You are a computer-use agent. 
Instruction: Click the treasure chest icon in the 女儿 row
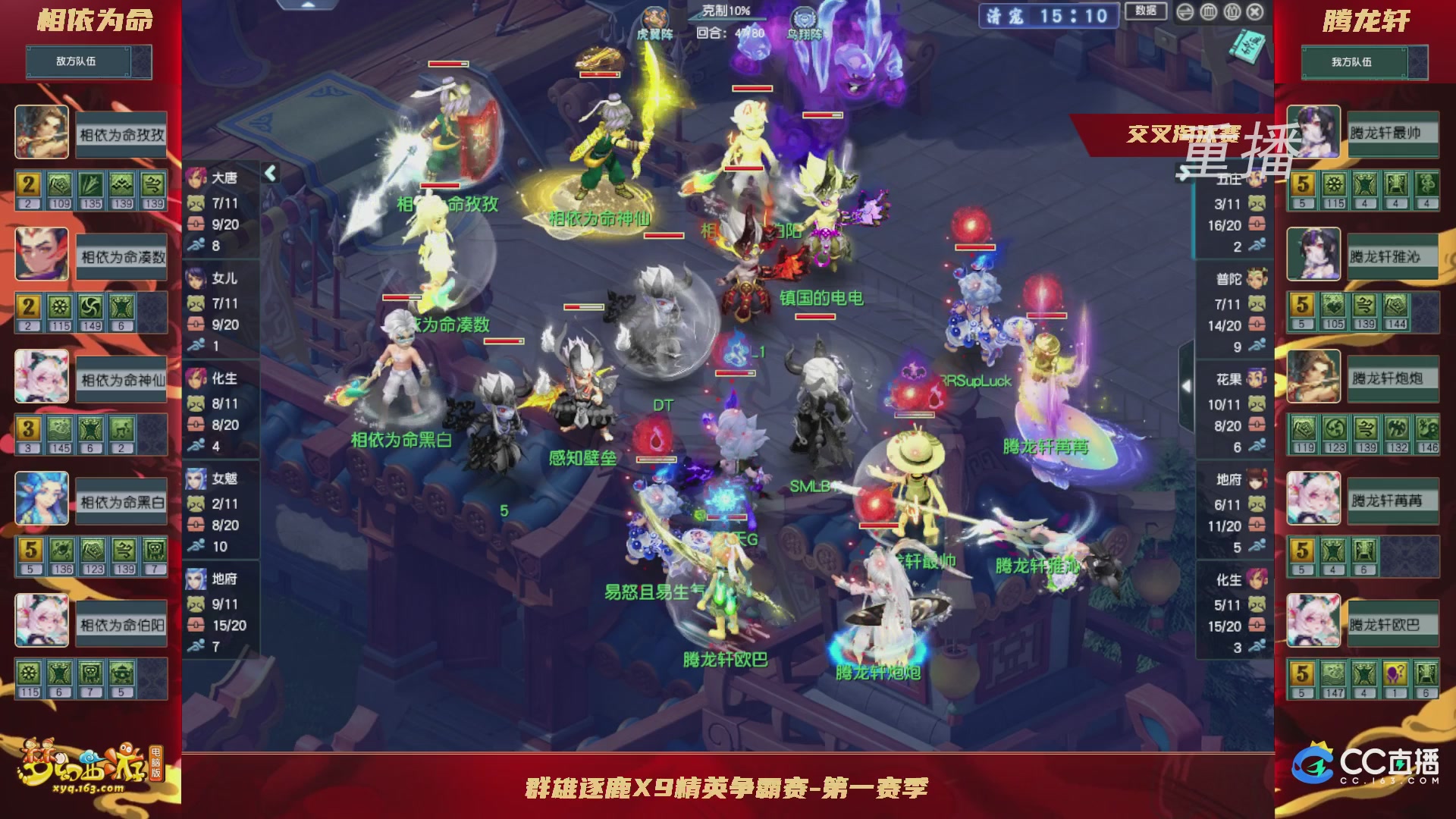click(196, 325)
